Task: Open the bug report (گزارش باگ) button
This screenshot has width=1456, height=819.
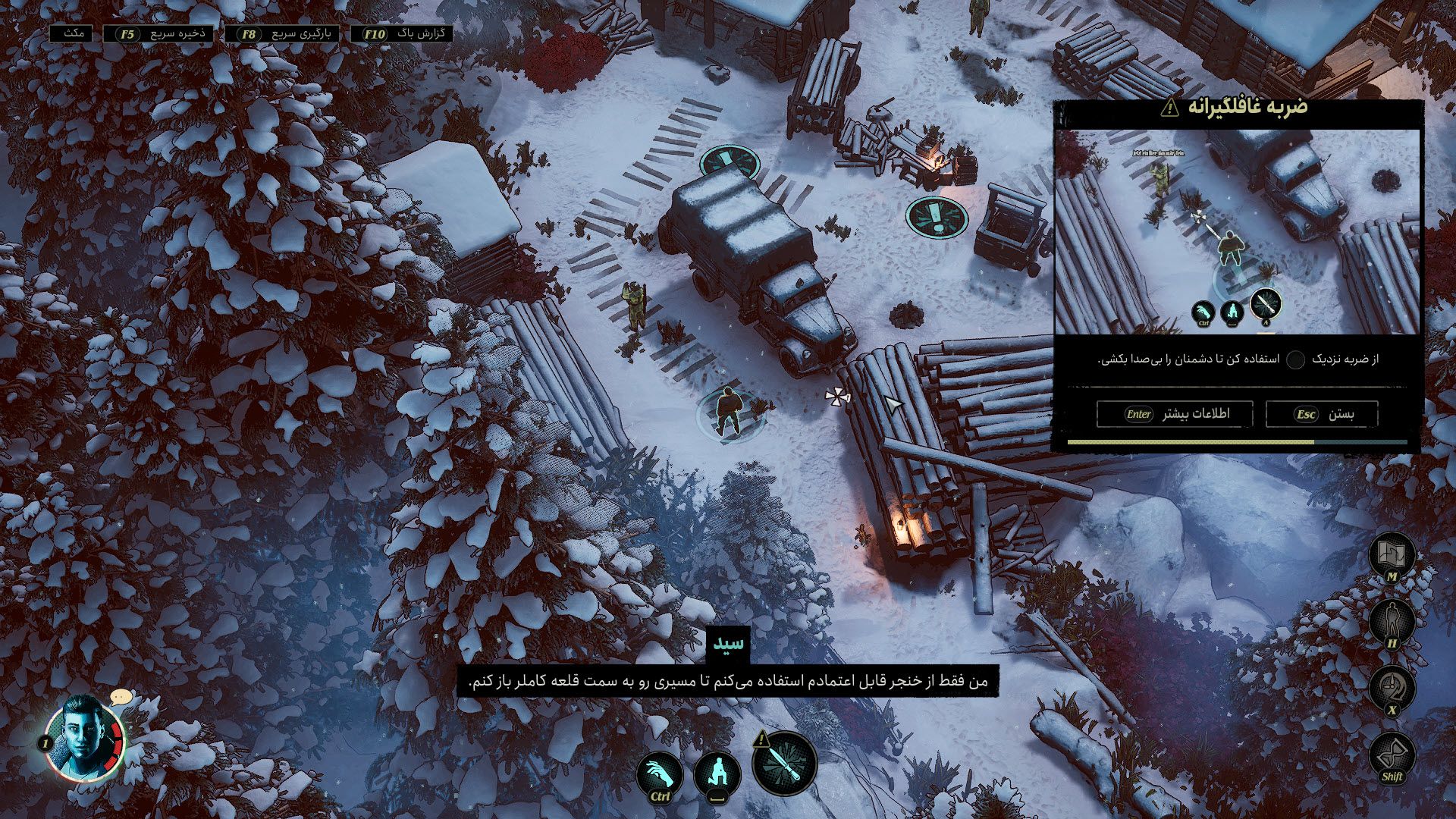Action: [402, 34]
